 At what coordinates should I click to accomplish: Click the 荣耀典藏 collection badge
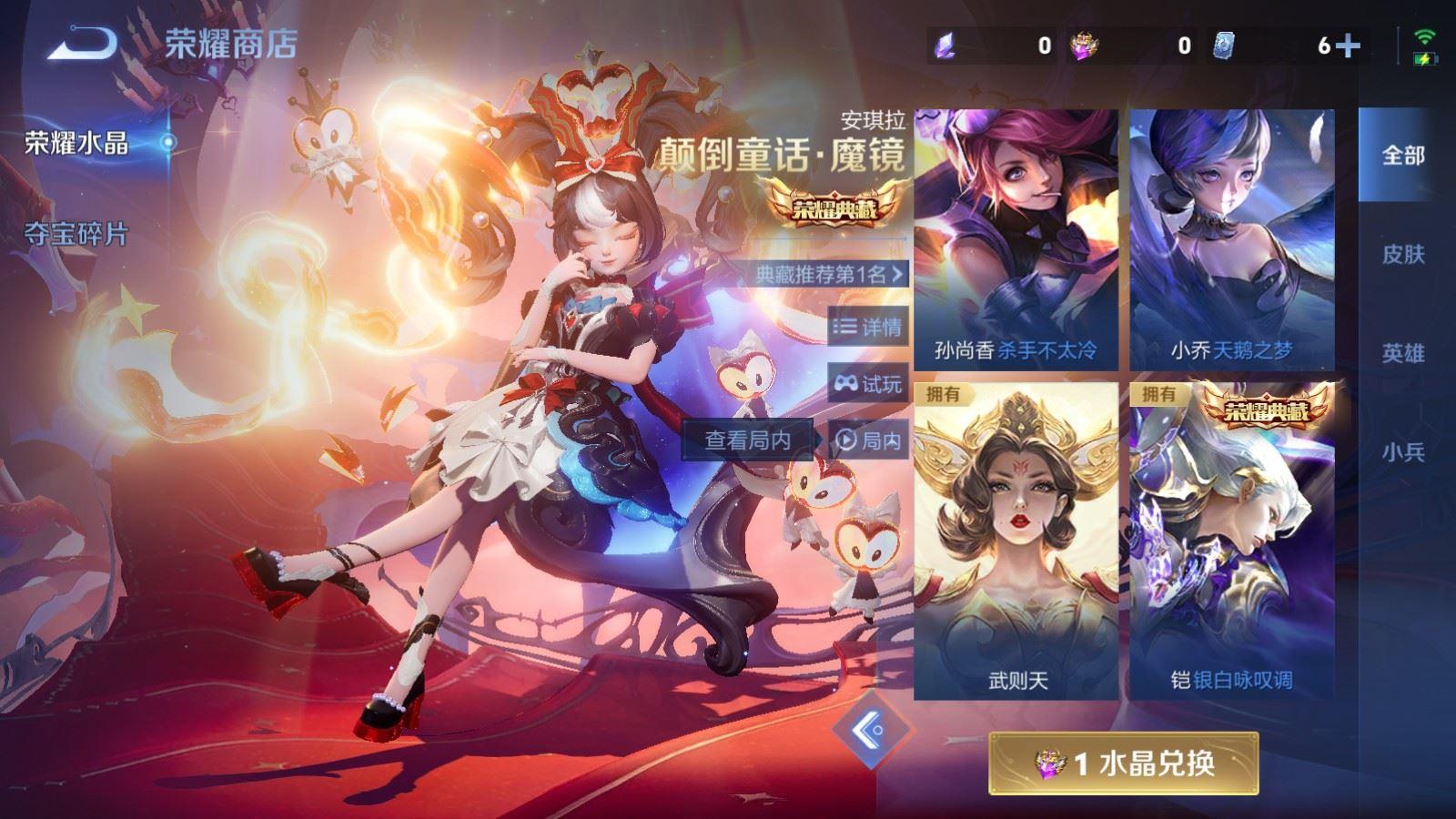coord(834,207)
